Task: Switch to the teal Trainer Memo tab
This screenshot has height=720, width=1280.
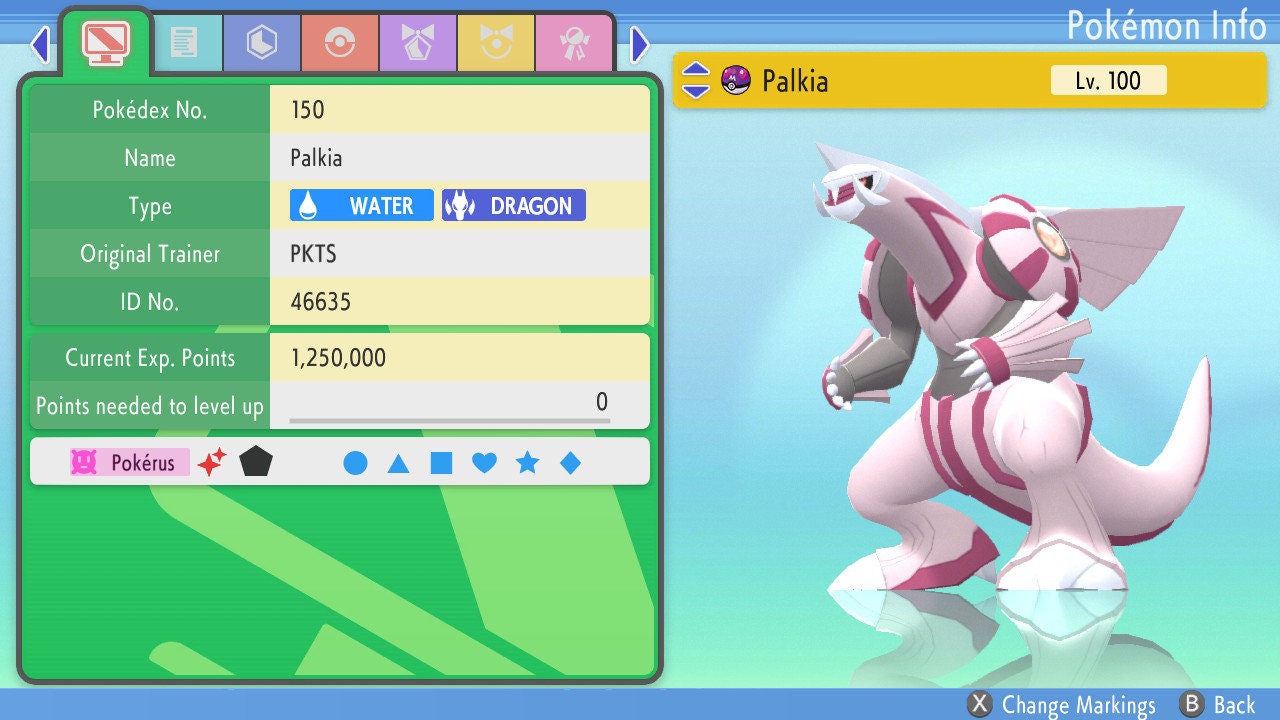Action: (184, 43)
